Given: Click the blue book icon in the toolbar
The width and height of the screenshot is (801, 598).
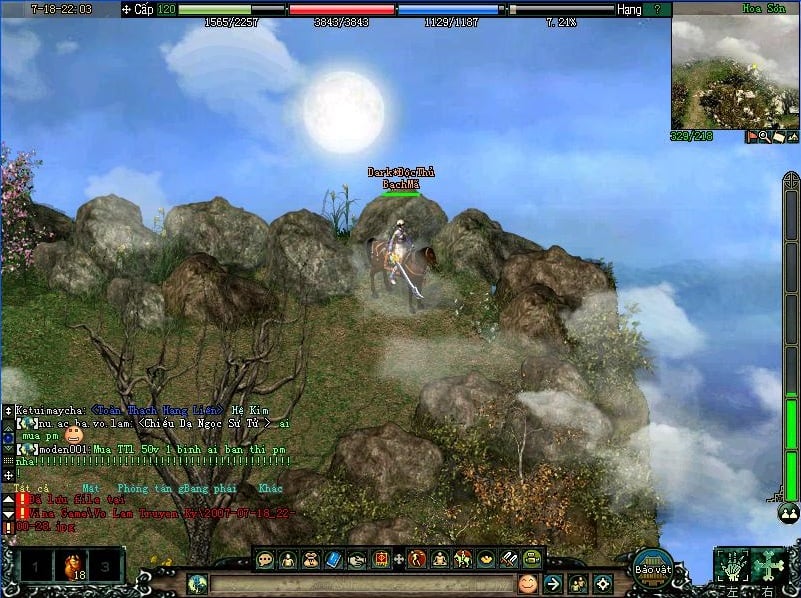Looking at the screenshot, I should pos(334,560).
